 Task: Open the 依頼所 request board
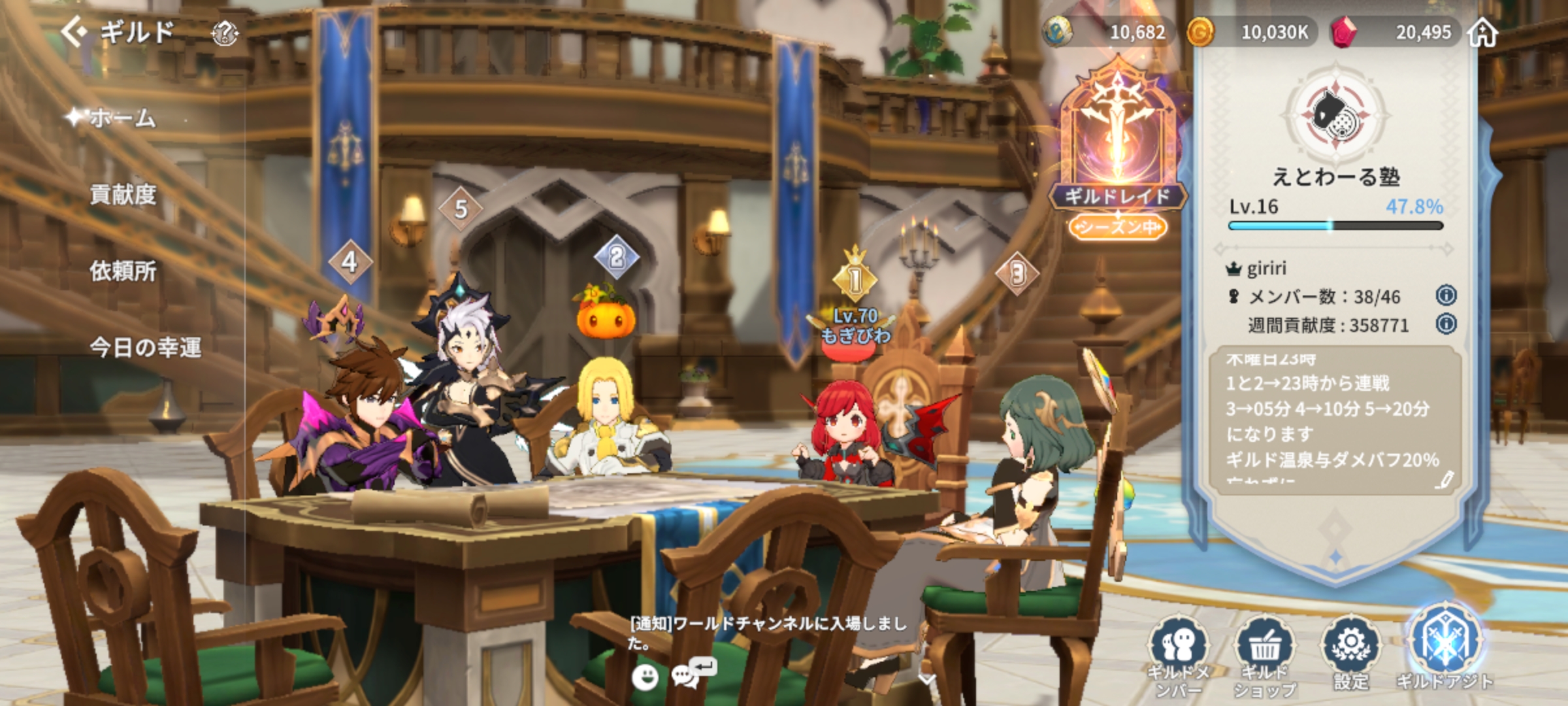point(123,271)
